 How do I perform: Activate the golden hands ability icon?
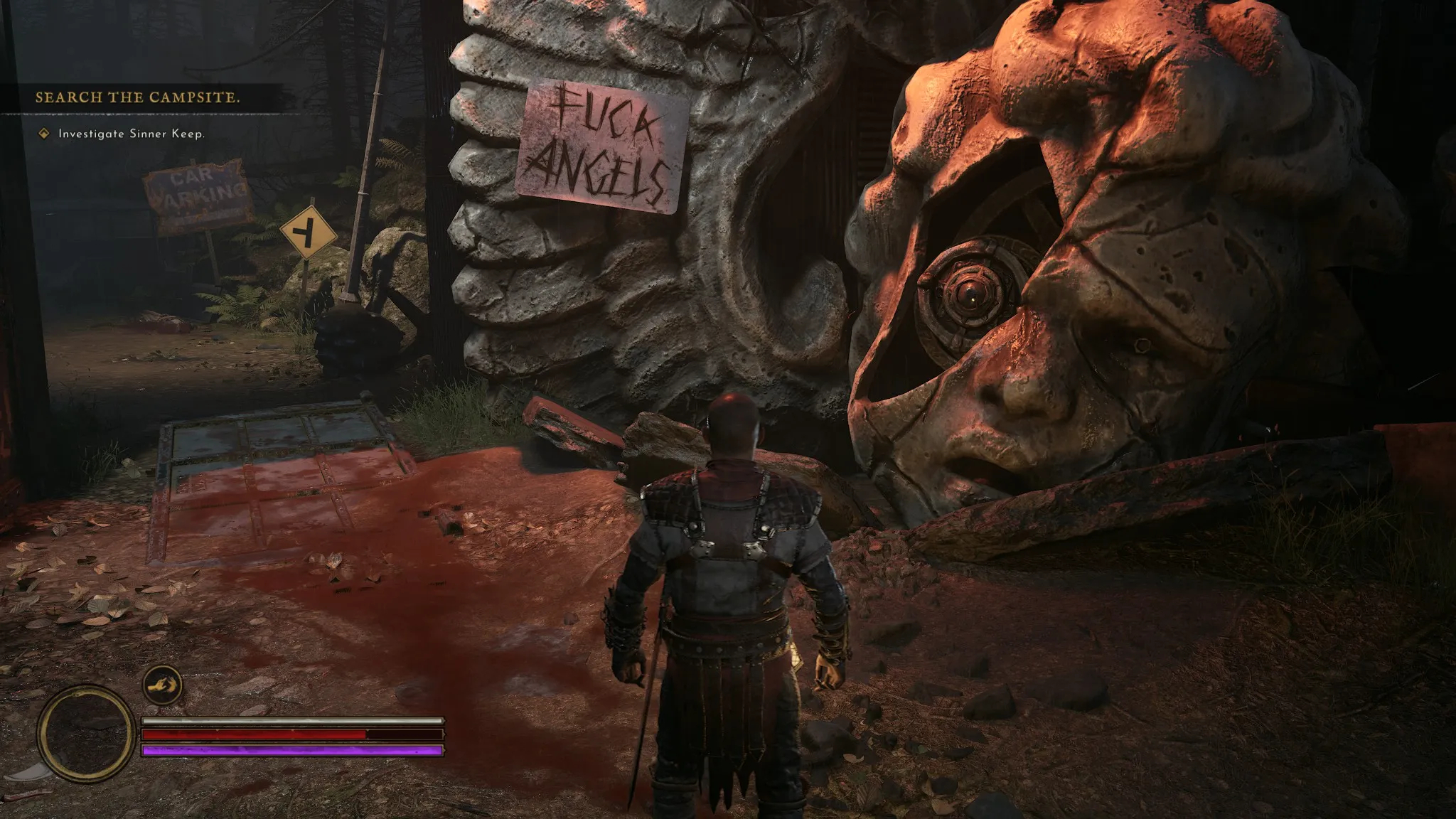[162, 685]
